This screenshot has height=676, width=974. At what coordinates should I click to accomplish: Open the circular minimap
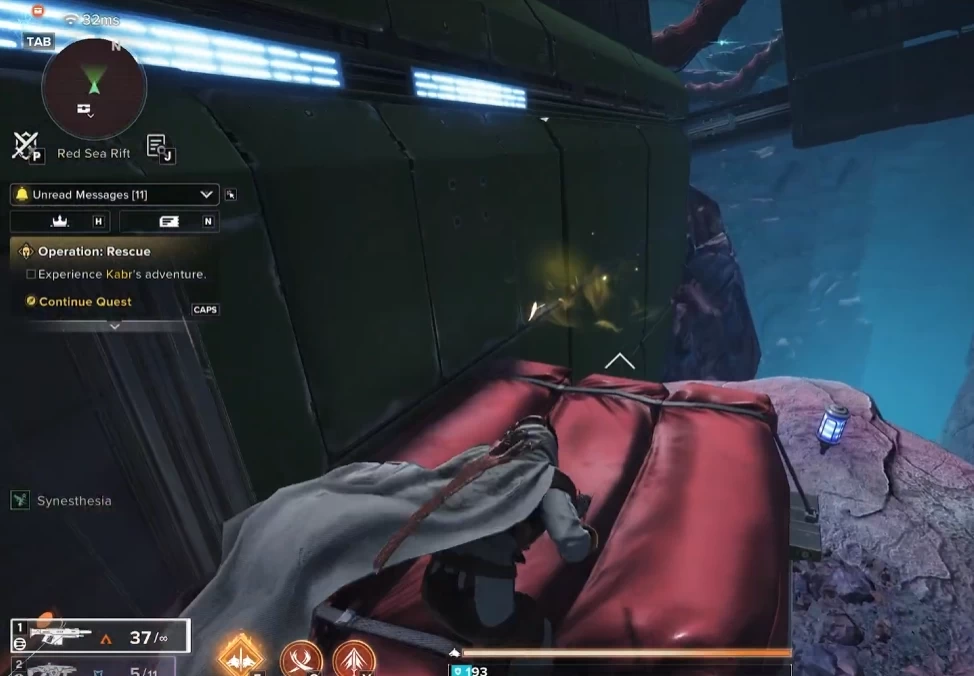(94, 90)
